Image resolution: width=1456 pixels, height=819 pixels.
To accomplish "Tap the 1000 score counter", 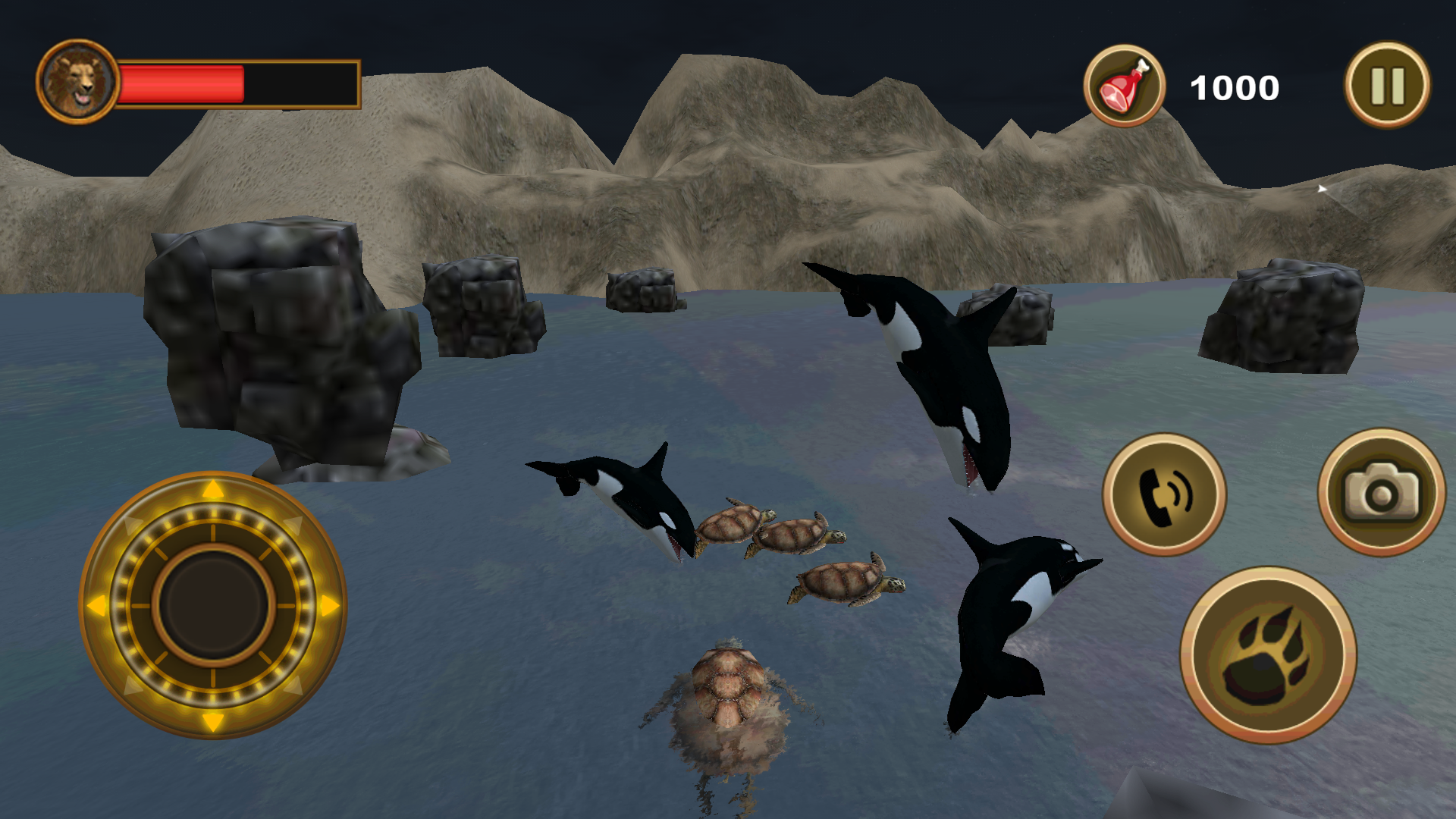I will point(1234,86).
